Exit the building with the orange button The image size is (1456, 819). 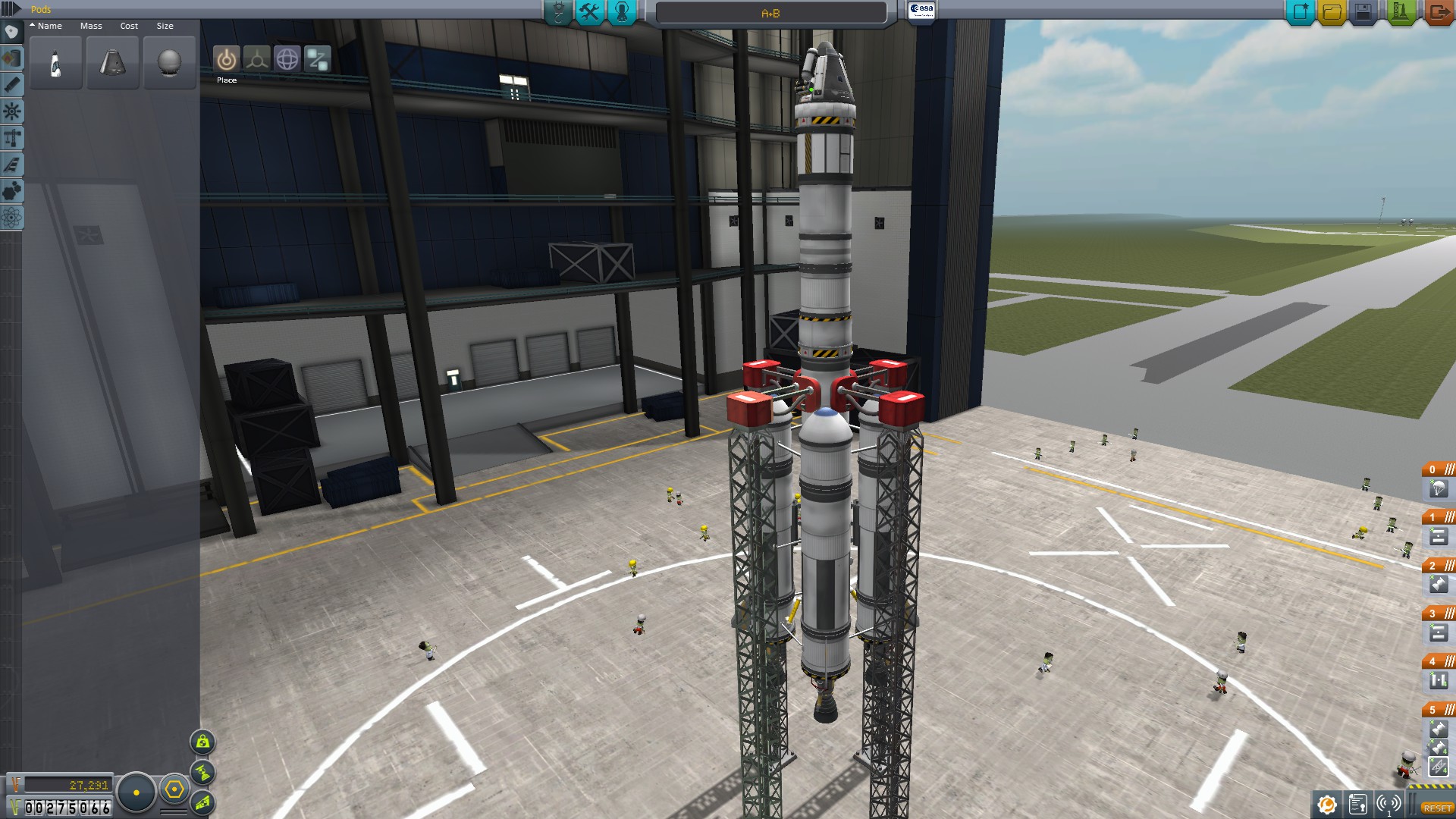pos(1437,12)
